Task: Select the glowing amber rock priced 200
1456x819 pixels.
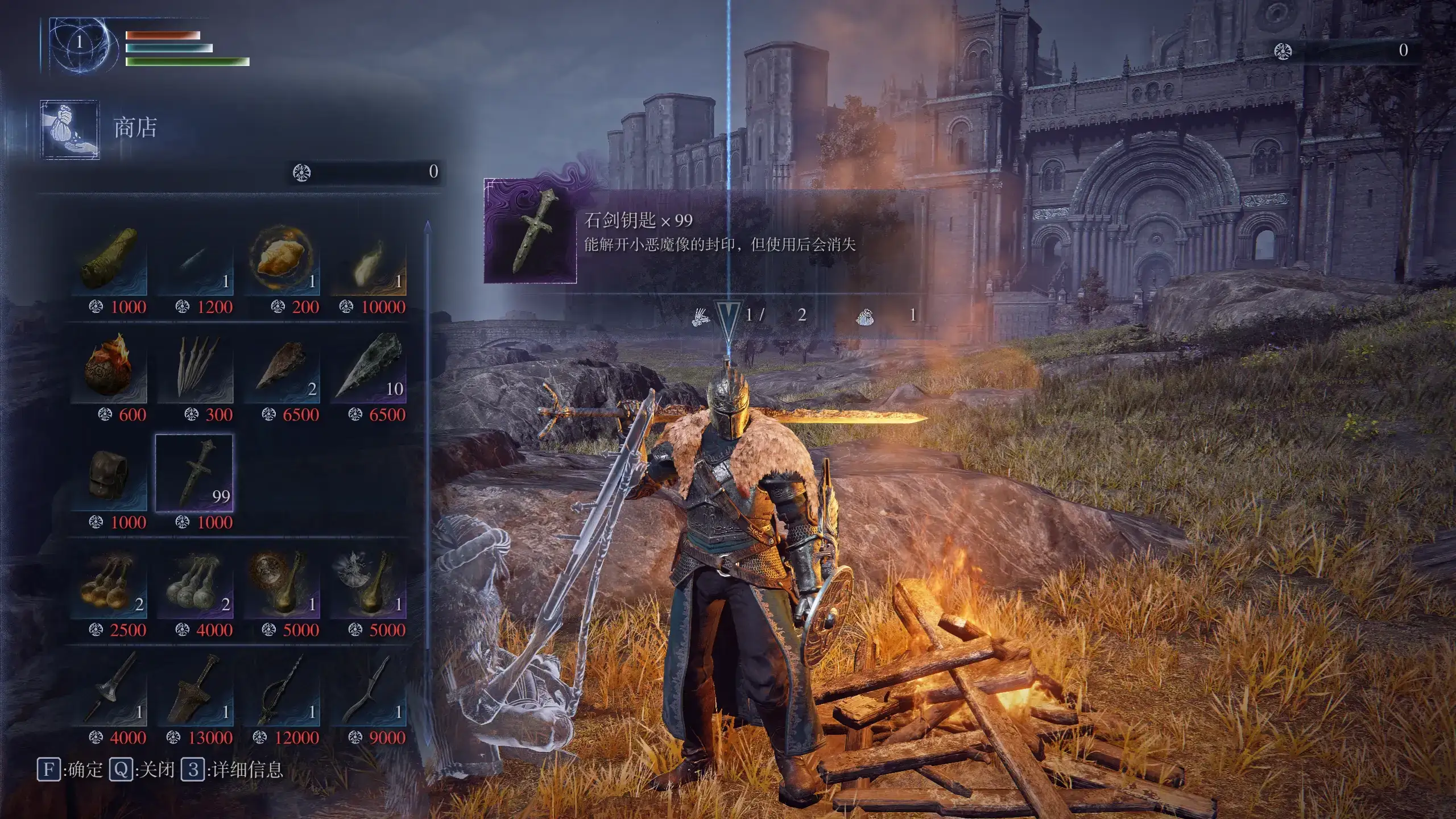Action: click(x=282, y=259)
